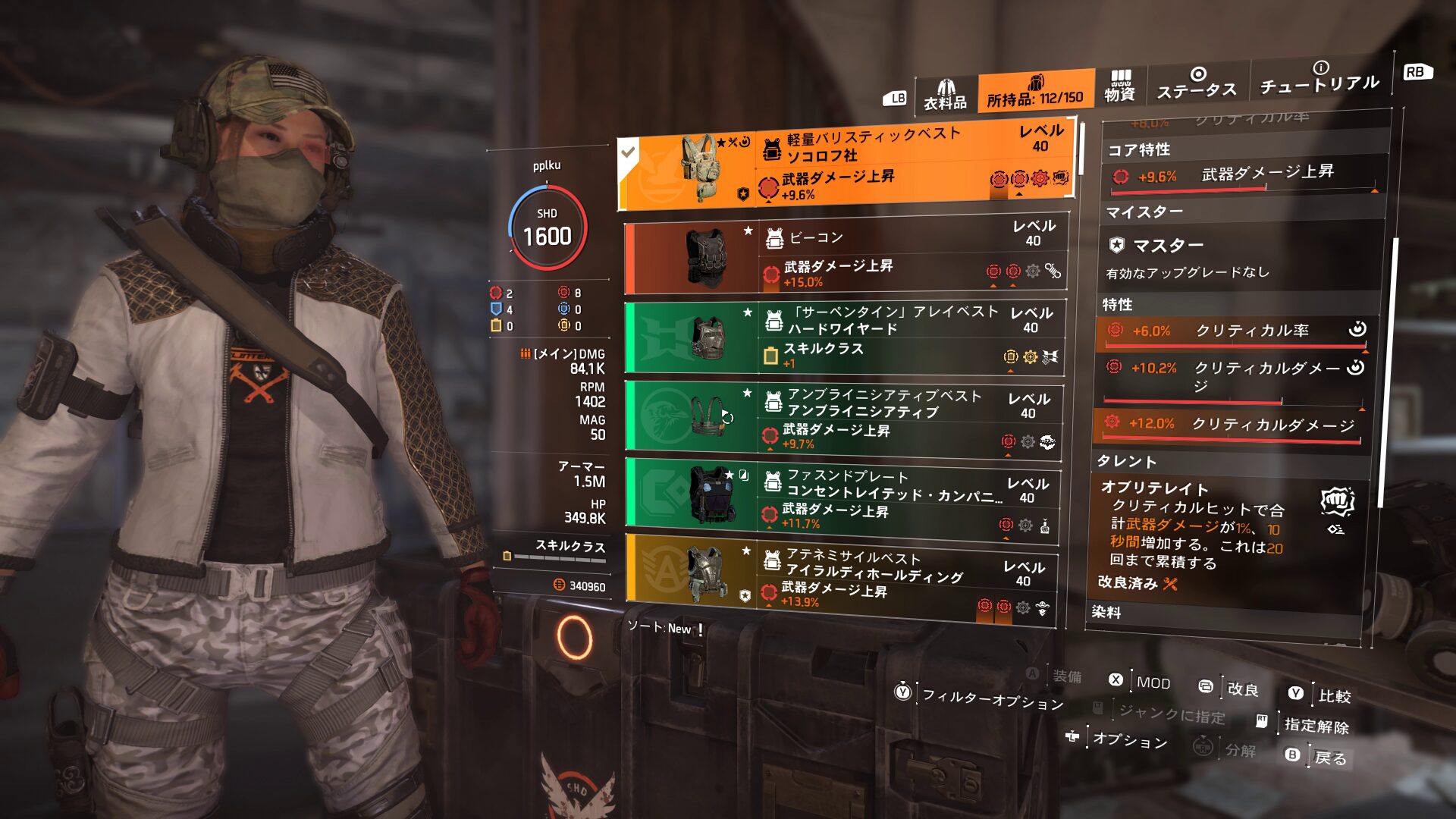Open フィルターオプション

click(992, 698)
